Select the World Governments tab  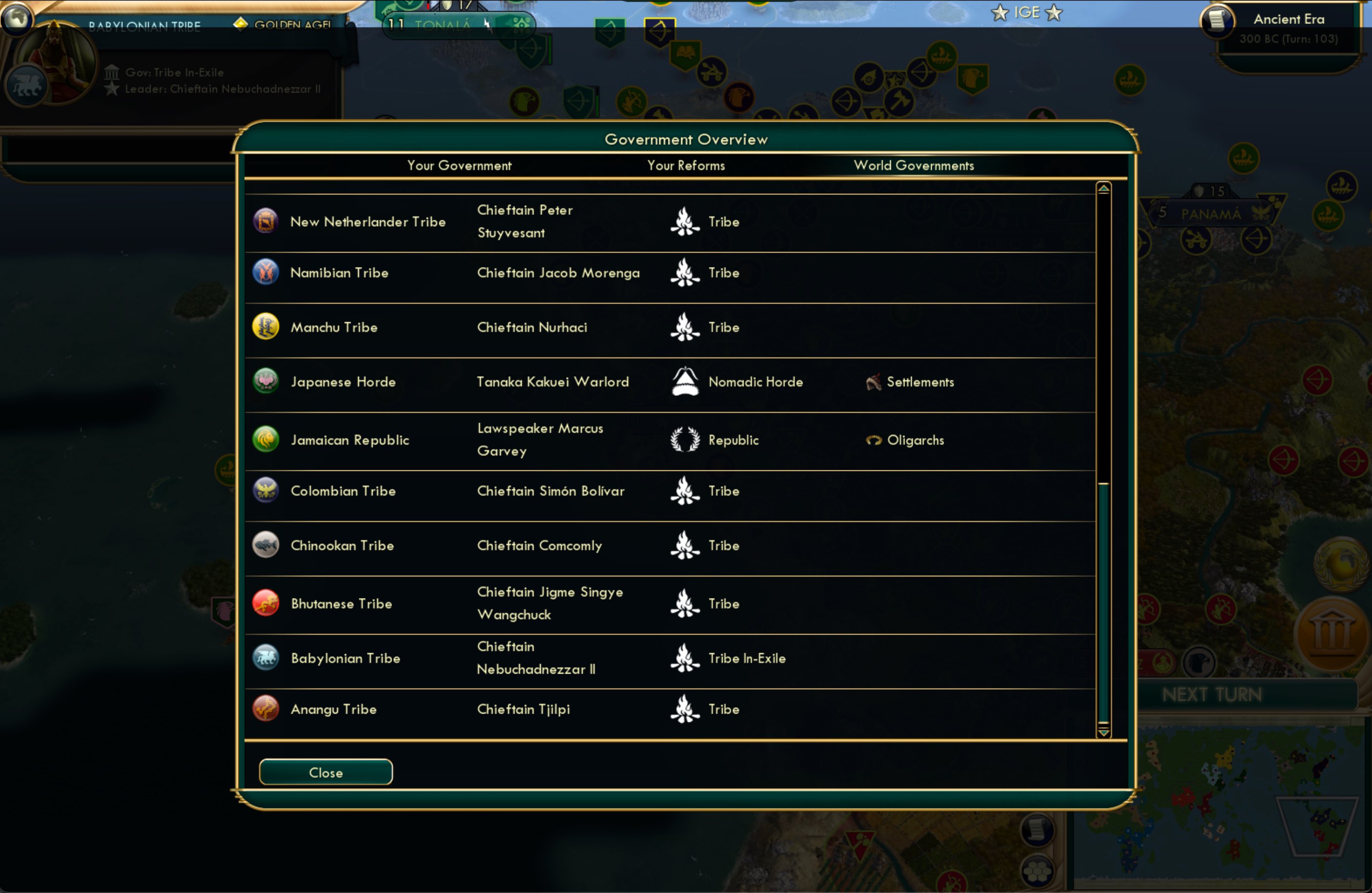pos(914,165)
